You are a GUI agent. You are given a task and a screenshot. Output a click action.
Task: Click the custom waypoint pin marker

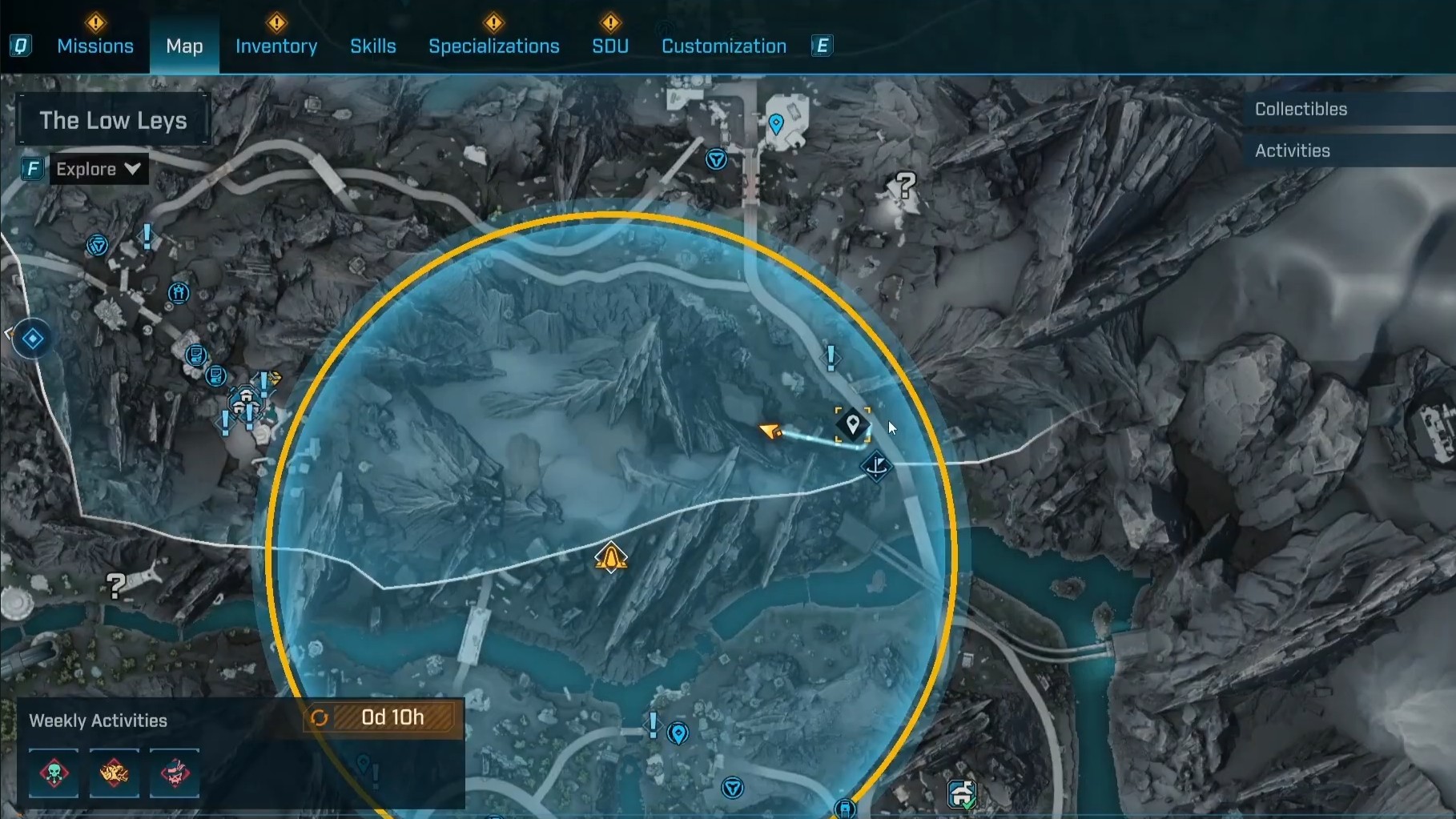(853, 424)
